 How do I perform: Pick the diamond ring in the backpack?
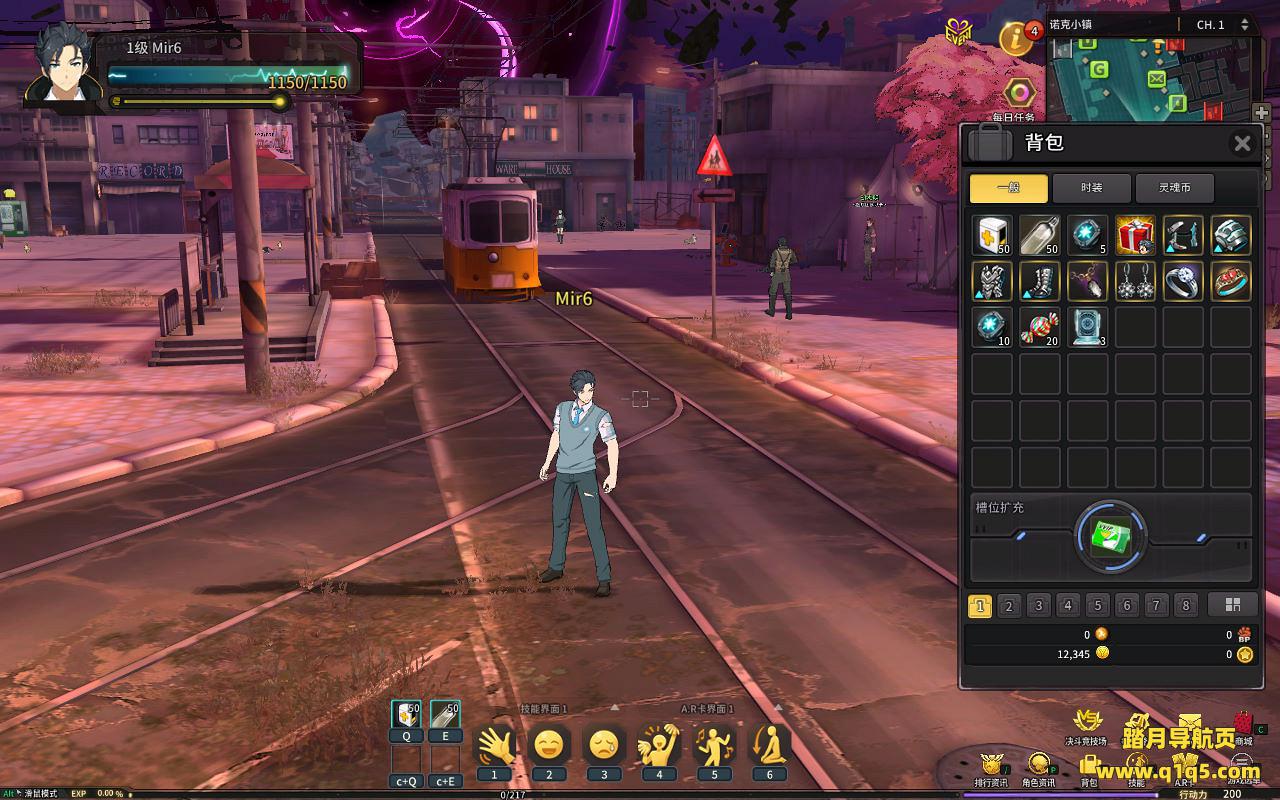click(x=1183, y=282)
